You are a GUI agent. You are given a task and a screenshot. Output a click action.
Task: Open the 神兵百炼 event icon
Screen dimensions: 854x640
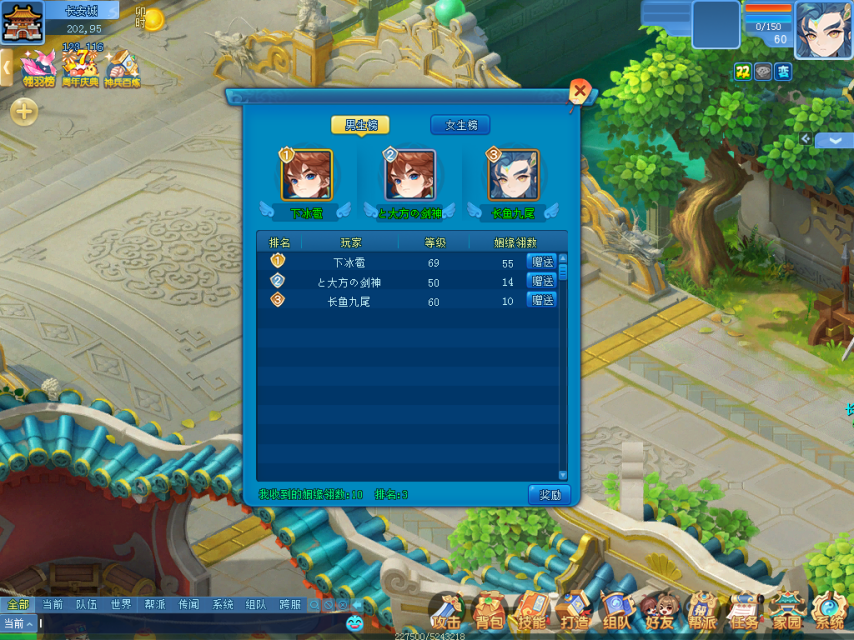pyautogui.click(x=122, y=67)
